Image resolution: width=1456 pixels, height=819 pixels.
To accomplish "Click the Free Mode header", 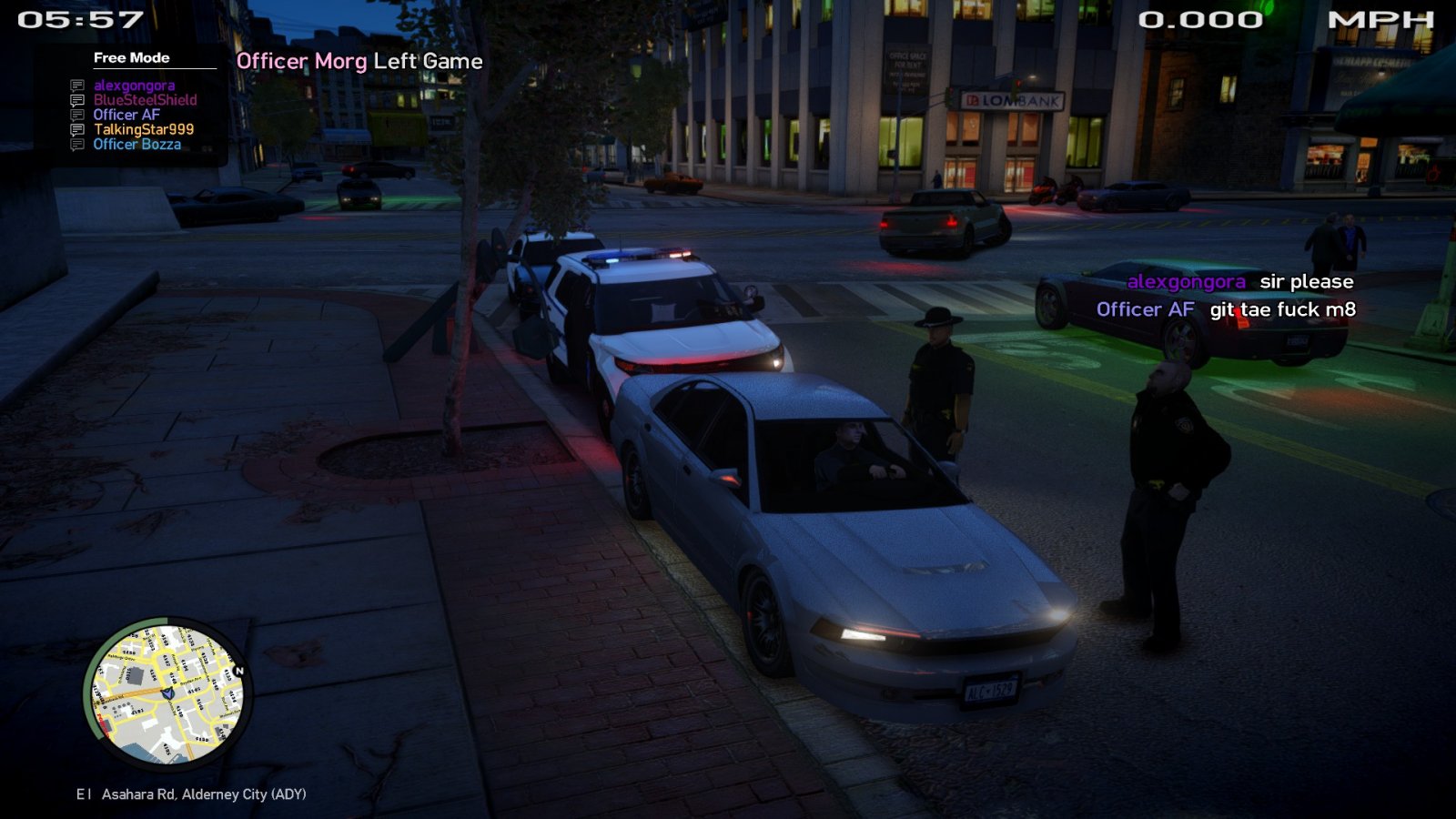I will (131, 57).
